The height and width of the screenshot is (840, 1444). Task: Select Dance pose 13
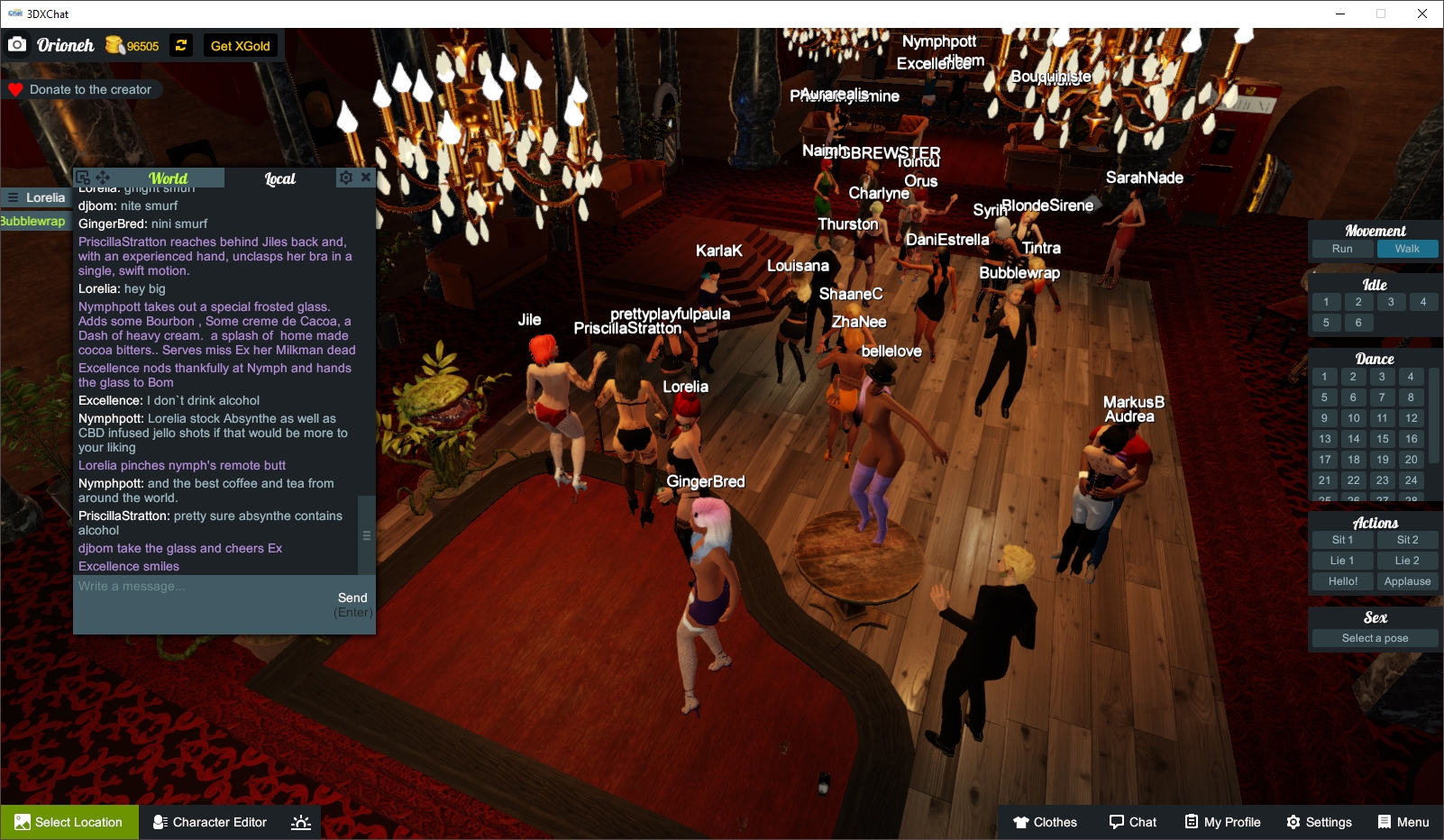point(1325,439)
